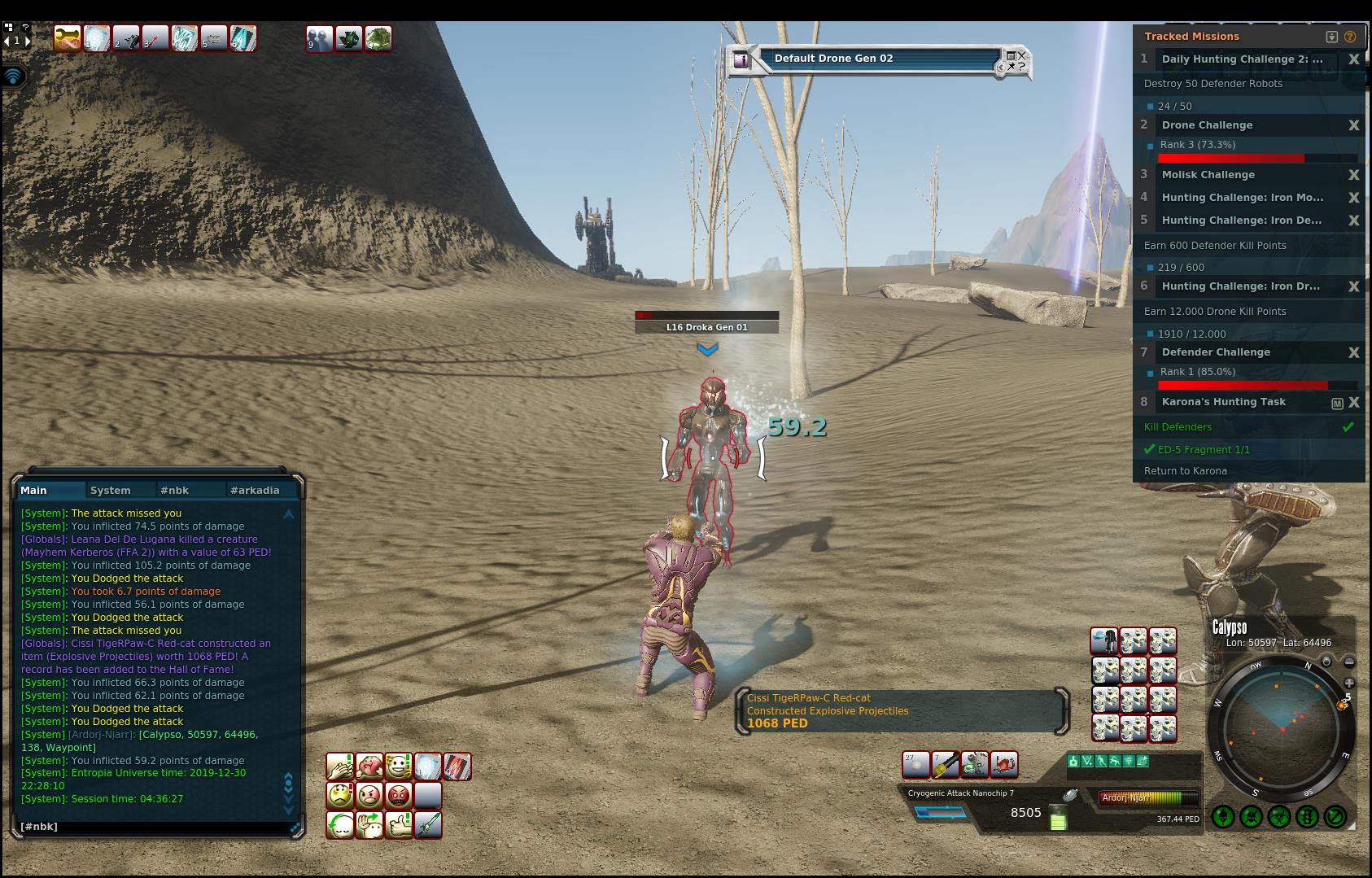Activate the wrench and infinity hotbar icon
This screenshot has width=1372, height=878.
(x=67, y=38)
